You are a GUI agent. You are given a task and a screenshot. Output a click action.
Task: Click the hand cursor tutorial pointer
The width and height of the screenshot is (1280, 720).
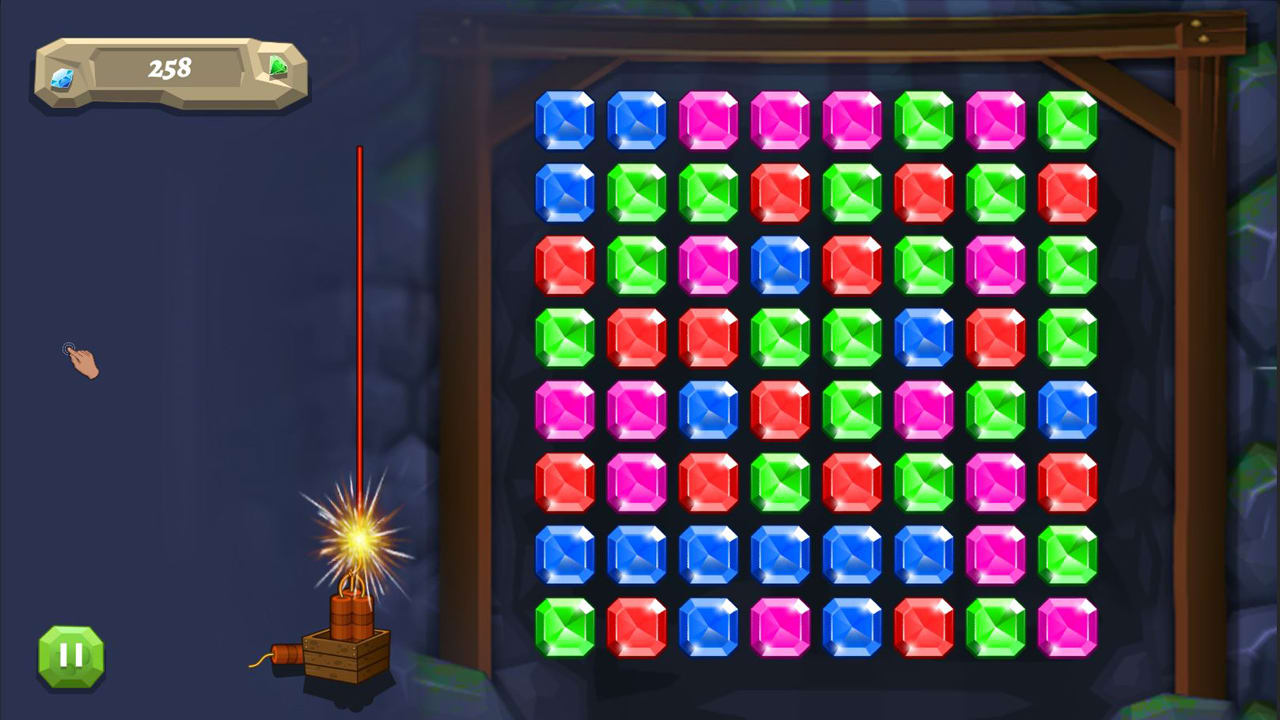tap(80, 362)
